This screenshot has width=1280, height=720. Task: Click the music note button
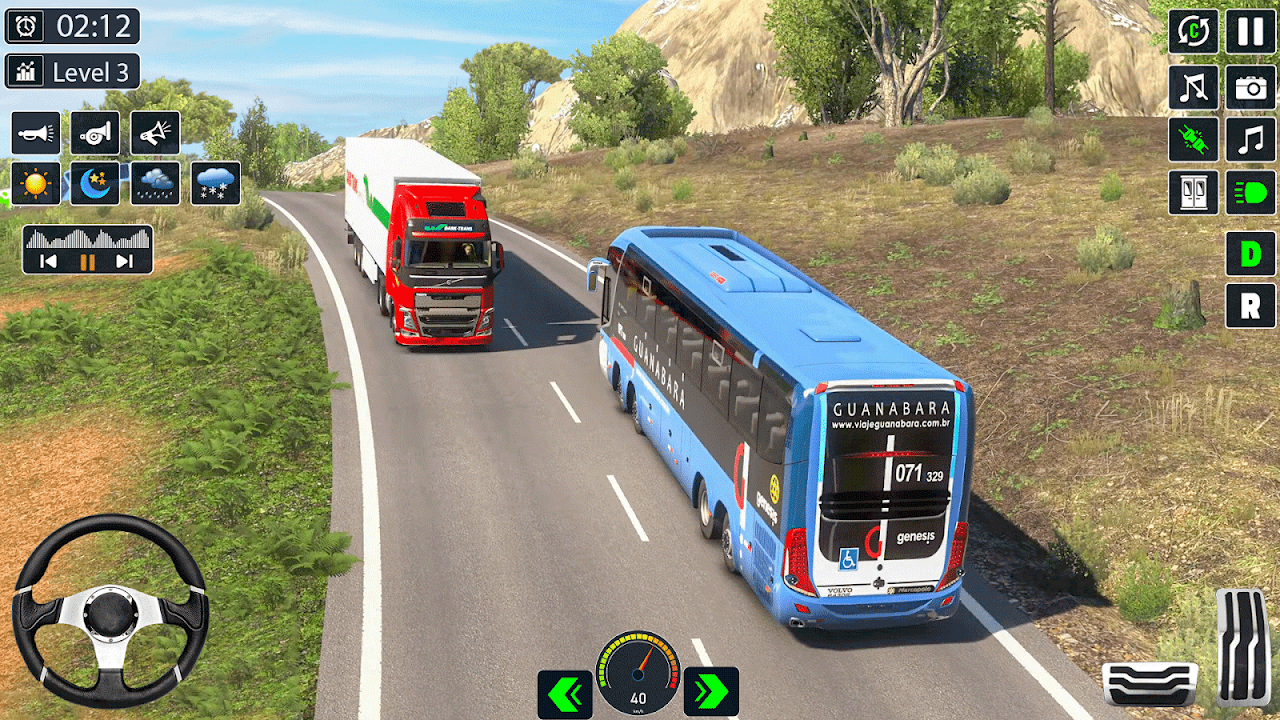pyautogui.click(x=1250, y=139)
